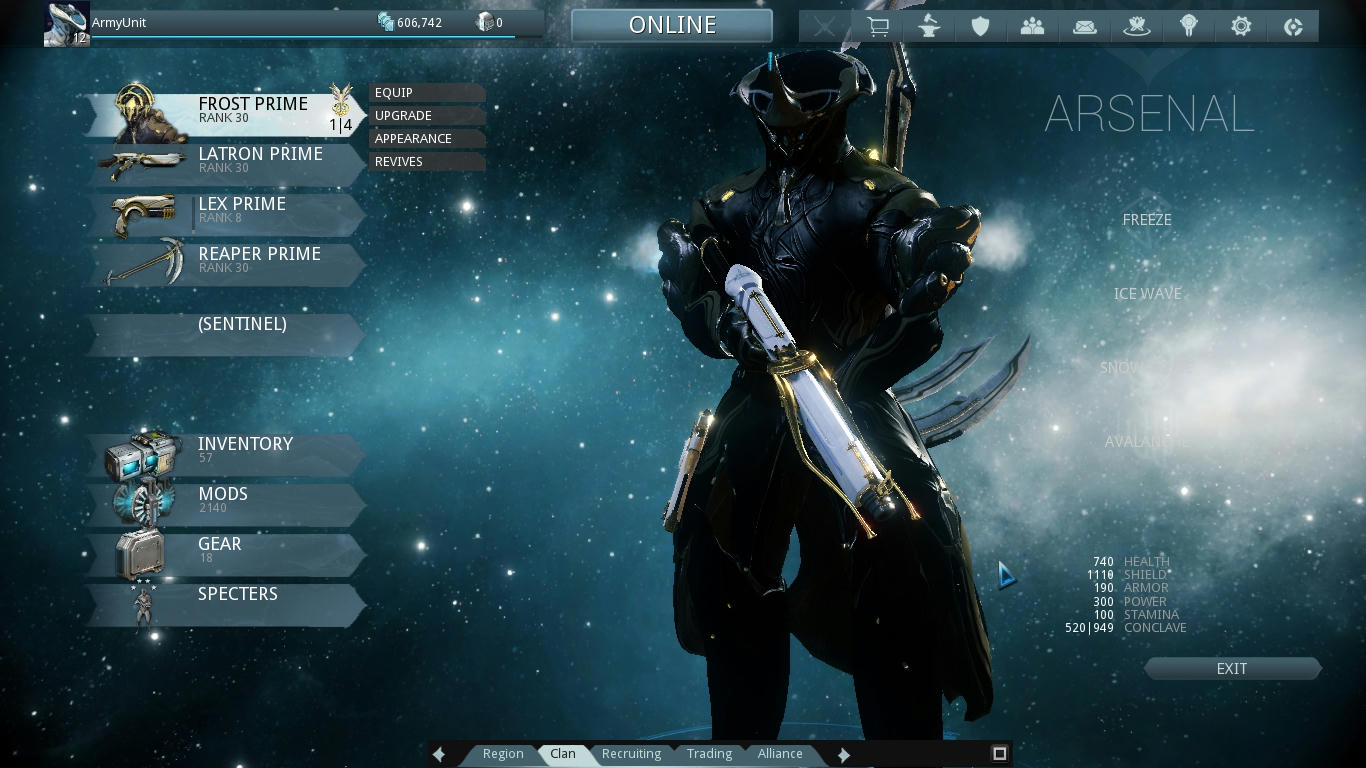Open the Upgrade option

coord(426,116)
